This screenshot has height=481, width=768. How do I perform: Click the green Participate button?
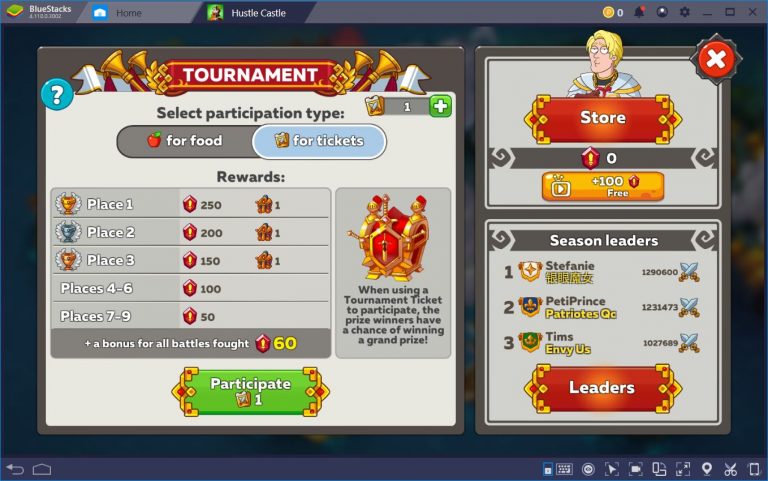point(250,390)
